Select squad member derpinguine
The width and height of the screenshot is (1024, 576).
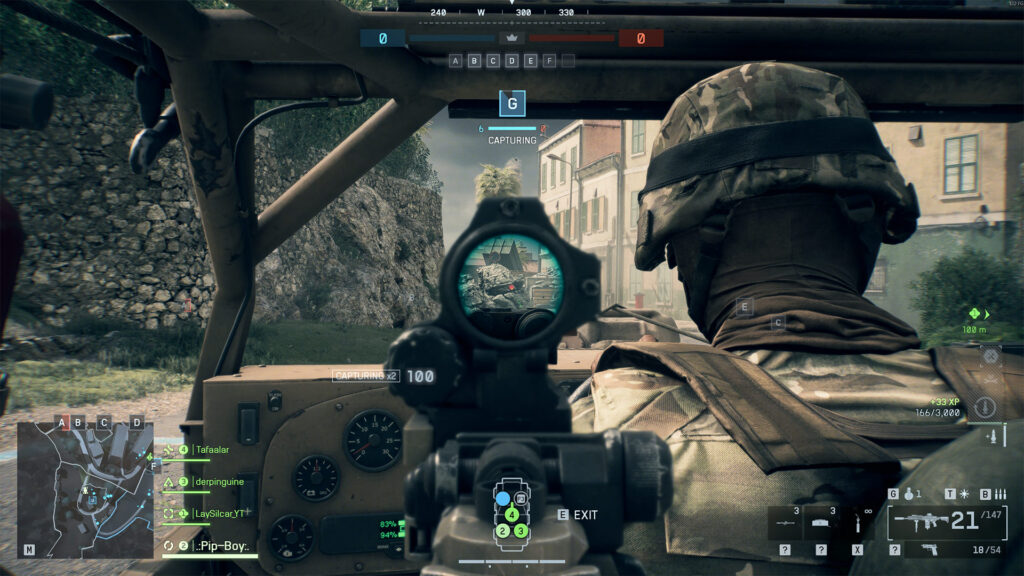(x=219, y=482)
